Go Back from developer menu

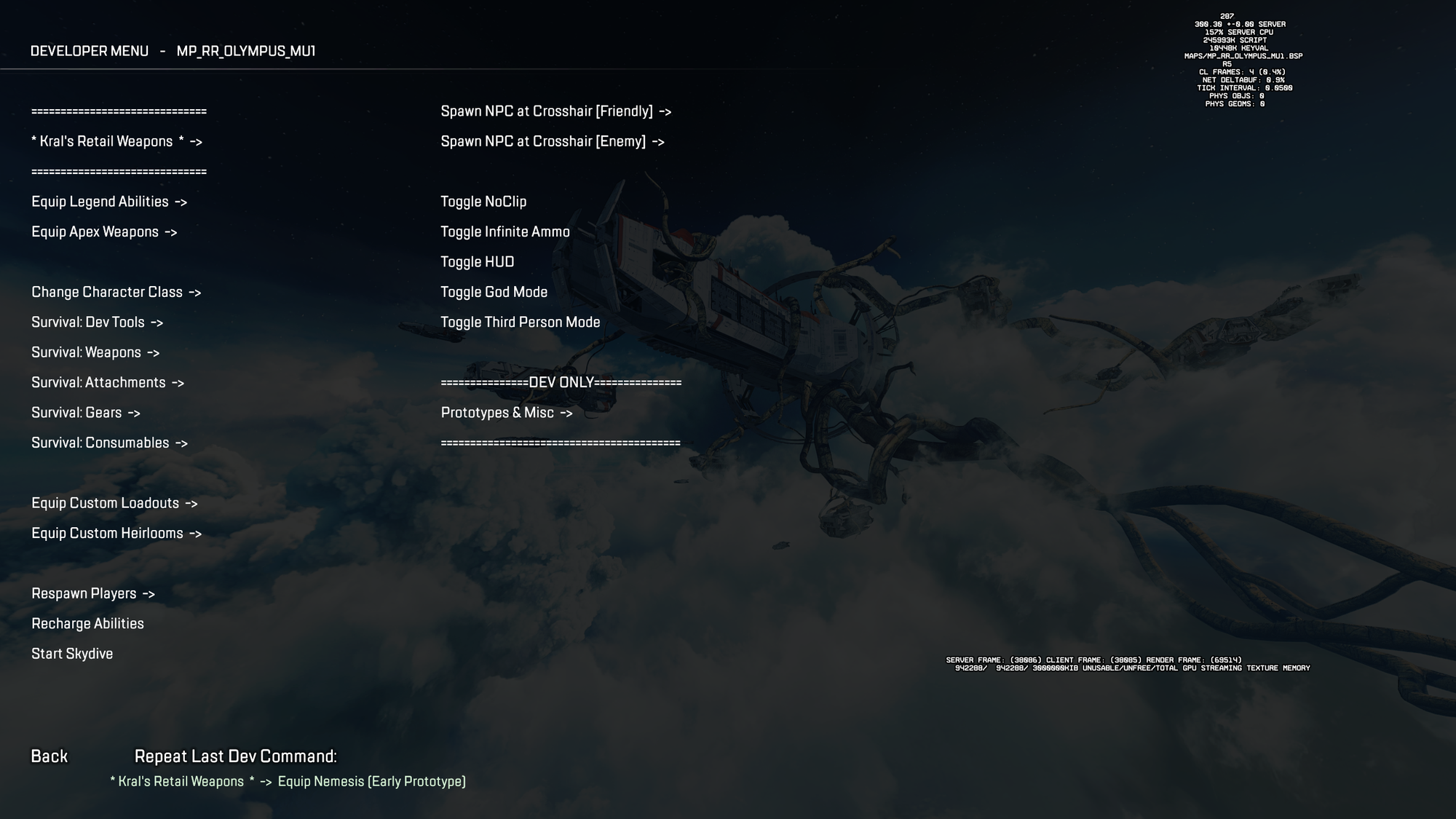tap(49, 756)
